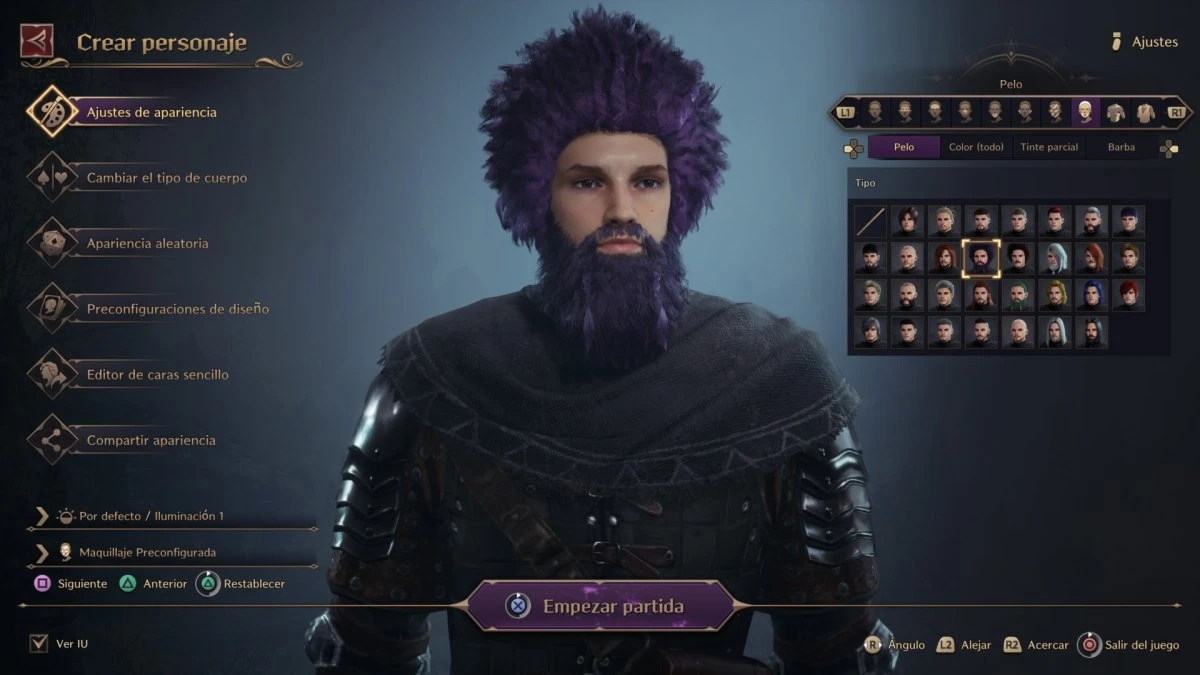Switch to the Barba tab
The height and width of the screenshot is (675, 1200).
pos(1121,147)
